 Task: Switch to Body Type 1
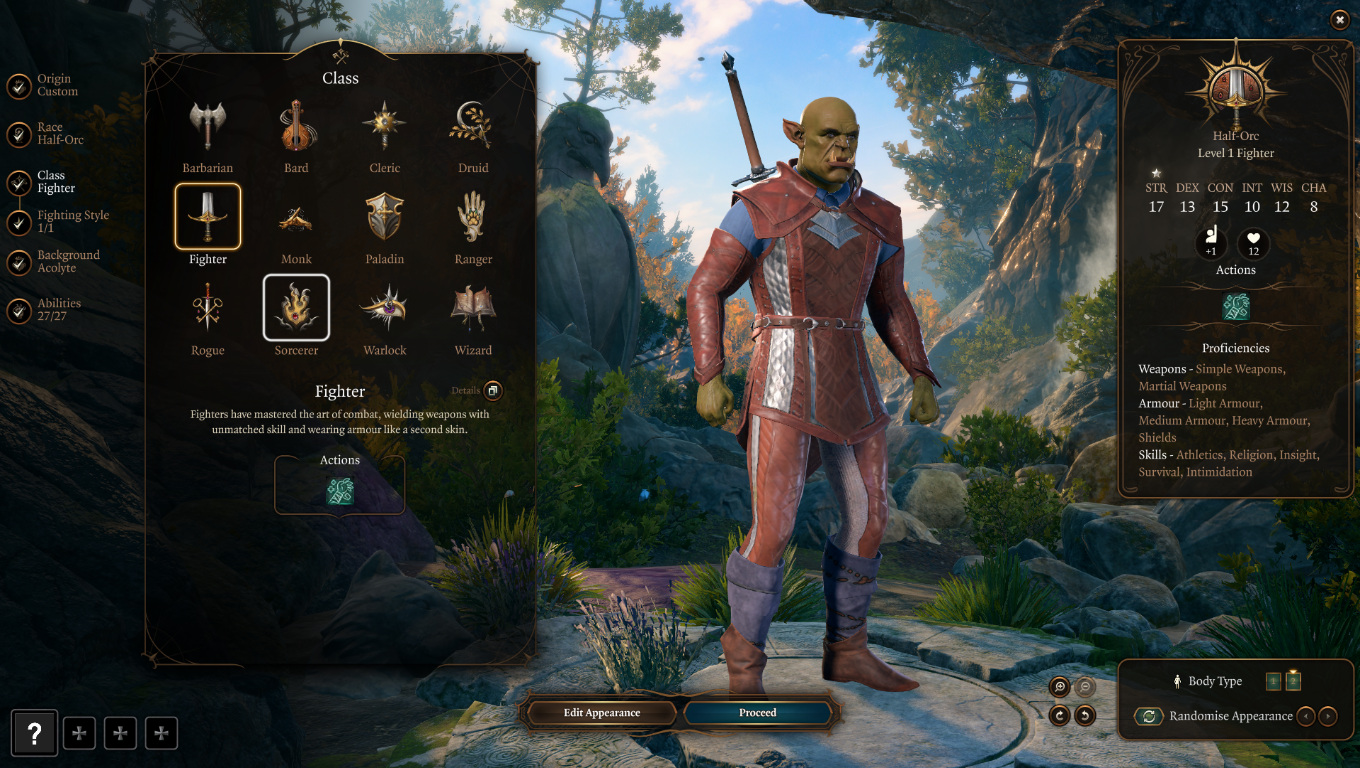pos(1273,680)
